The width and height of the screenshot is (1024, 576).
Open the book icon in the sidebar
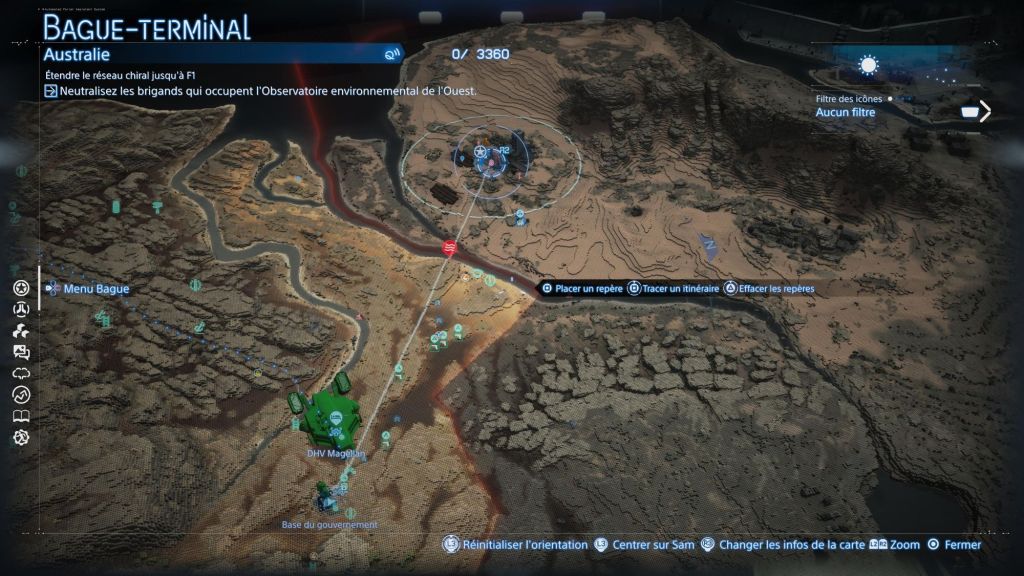[x=21, y=416]
